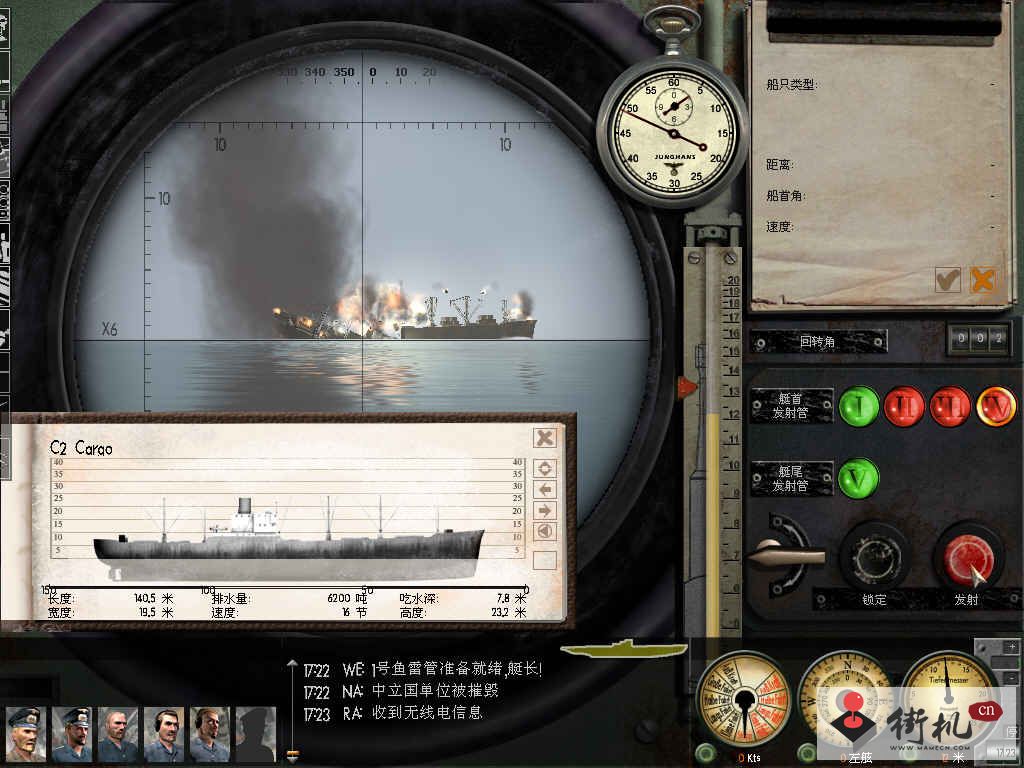1024x768 pixels.
Task: Select the silhouetted officer portrait
Action: (255, 733)
